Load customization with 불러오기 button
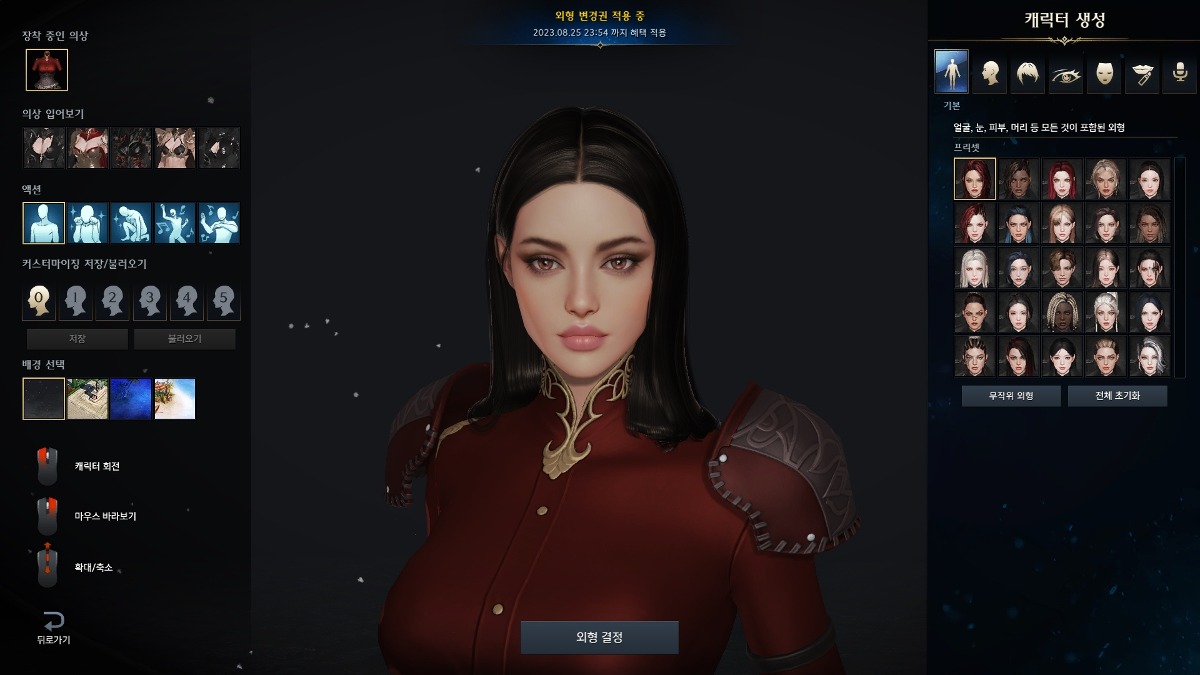The height and width of the screenshot is (675, 1200). point(184,339)
